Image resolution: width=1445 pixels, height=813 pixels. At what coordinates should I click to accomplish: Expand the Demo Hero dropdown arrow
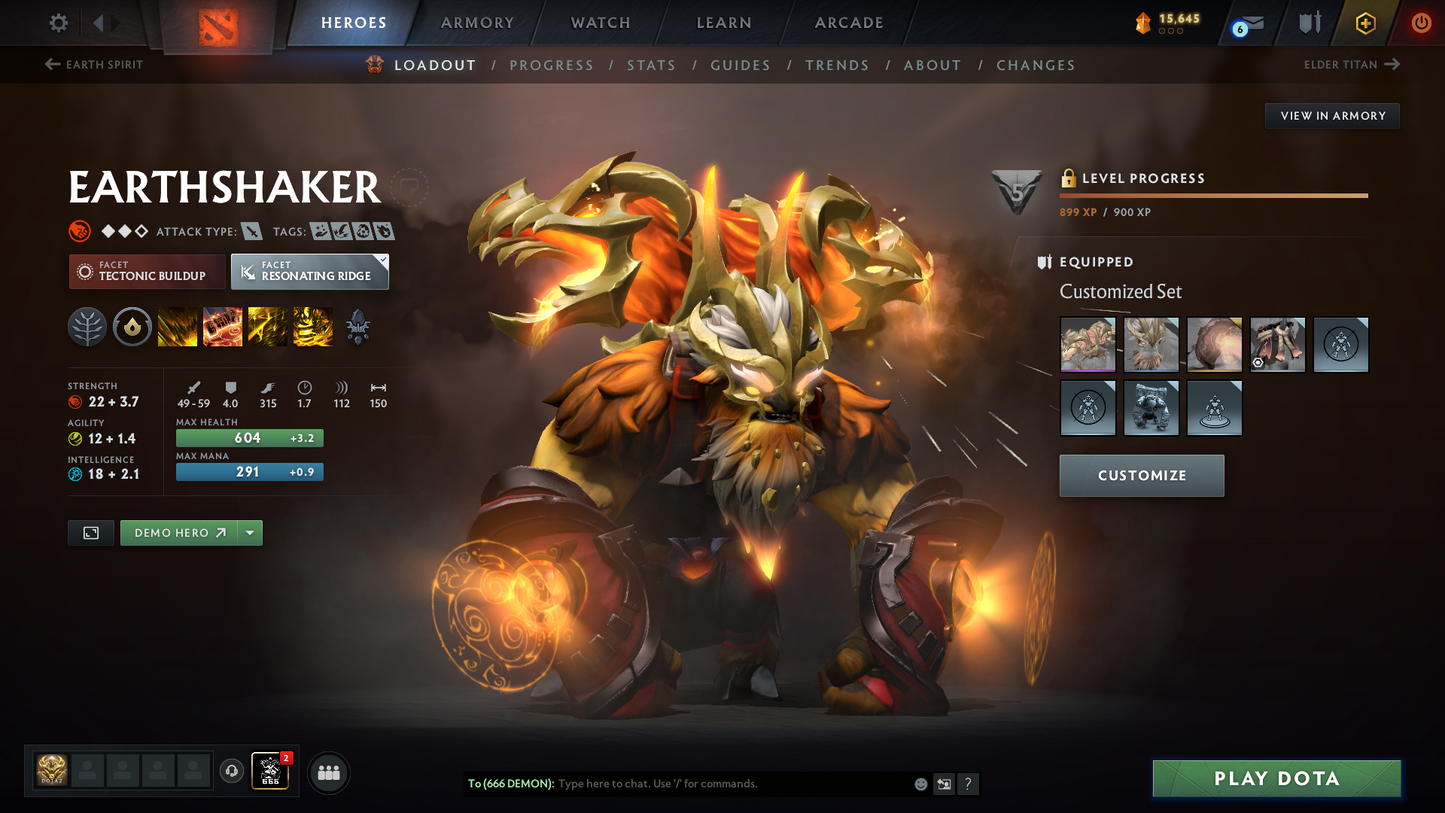pos(250,533)
